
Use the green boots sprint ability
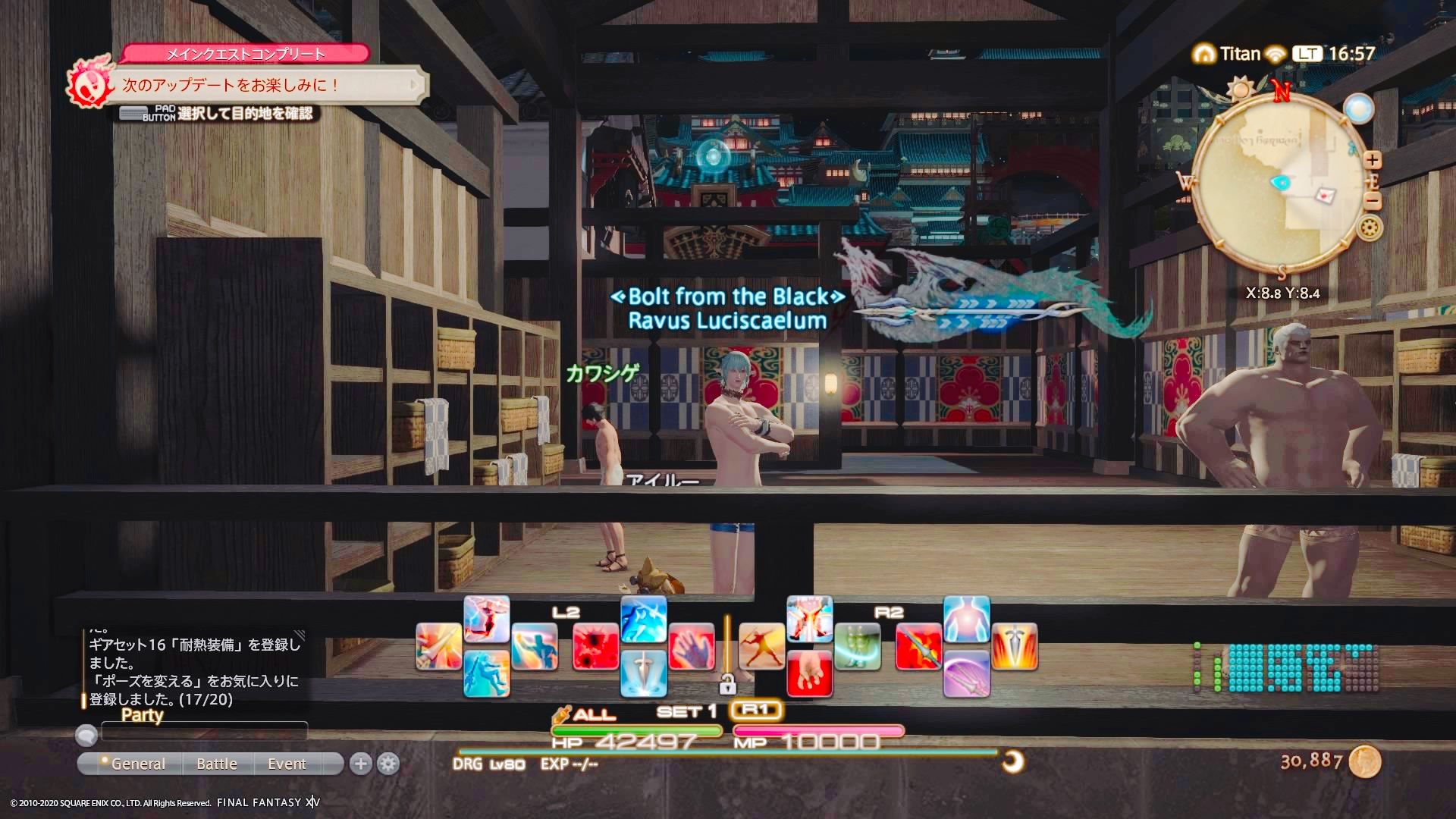point(857,647)
